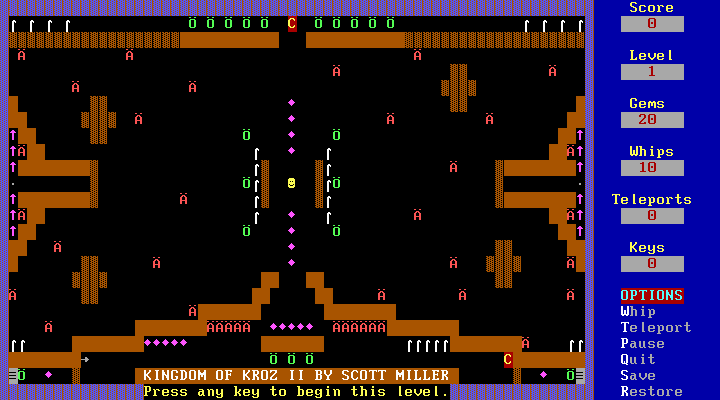720x400 pixels.
Task: Select the Restore option
Action: pos(651,391)
